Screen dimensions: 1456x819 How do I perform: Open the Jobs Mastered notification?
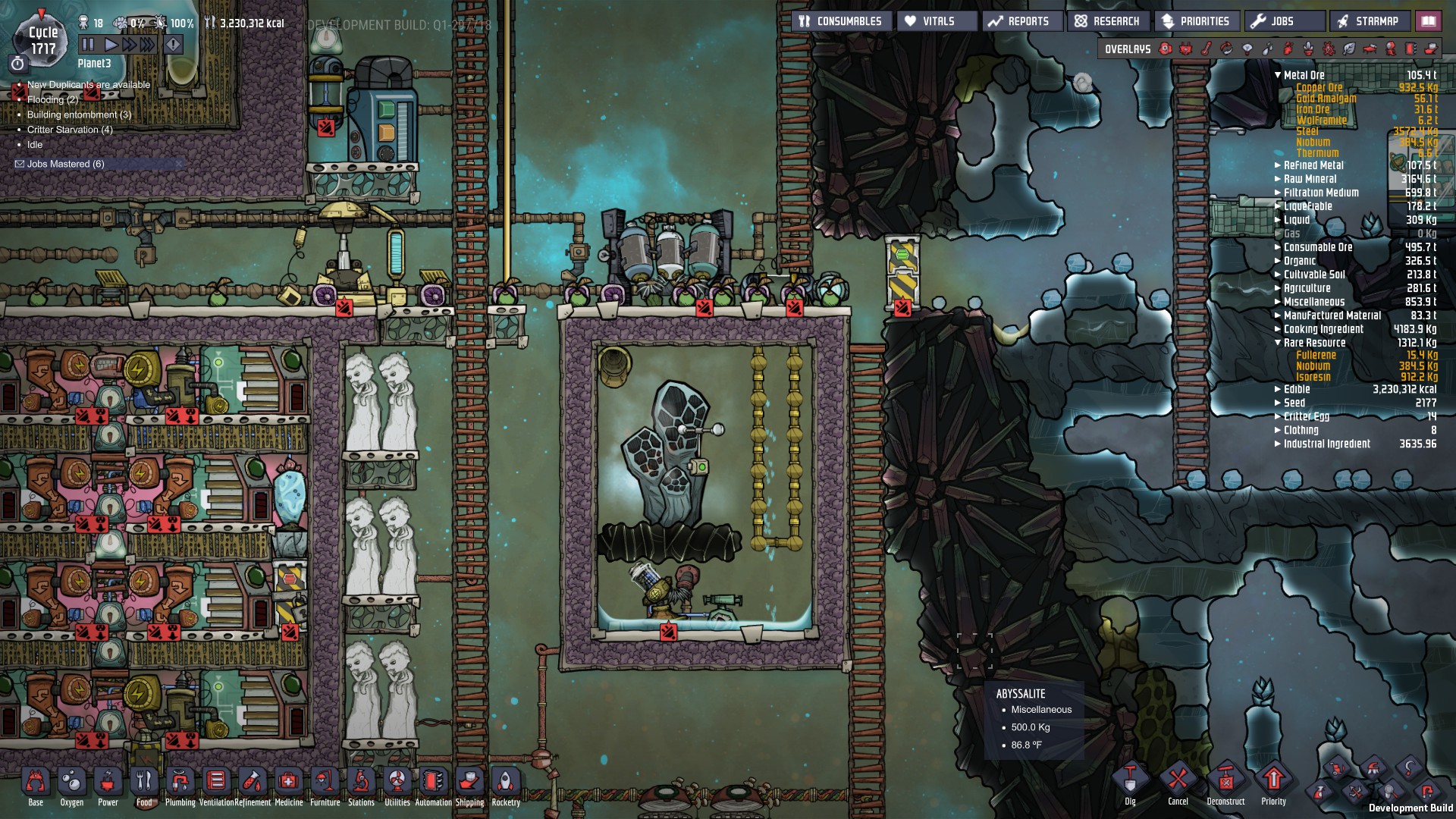coord(65,164)
